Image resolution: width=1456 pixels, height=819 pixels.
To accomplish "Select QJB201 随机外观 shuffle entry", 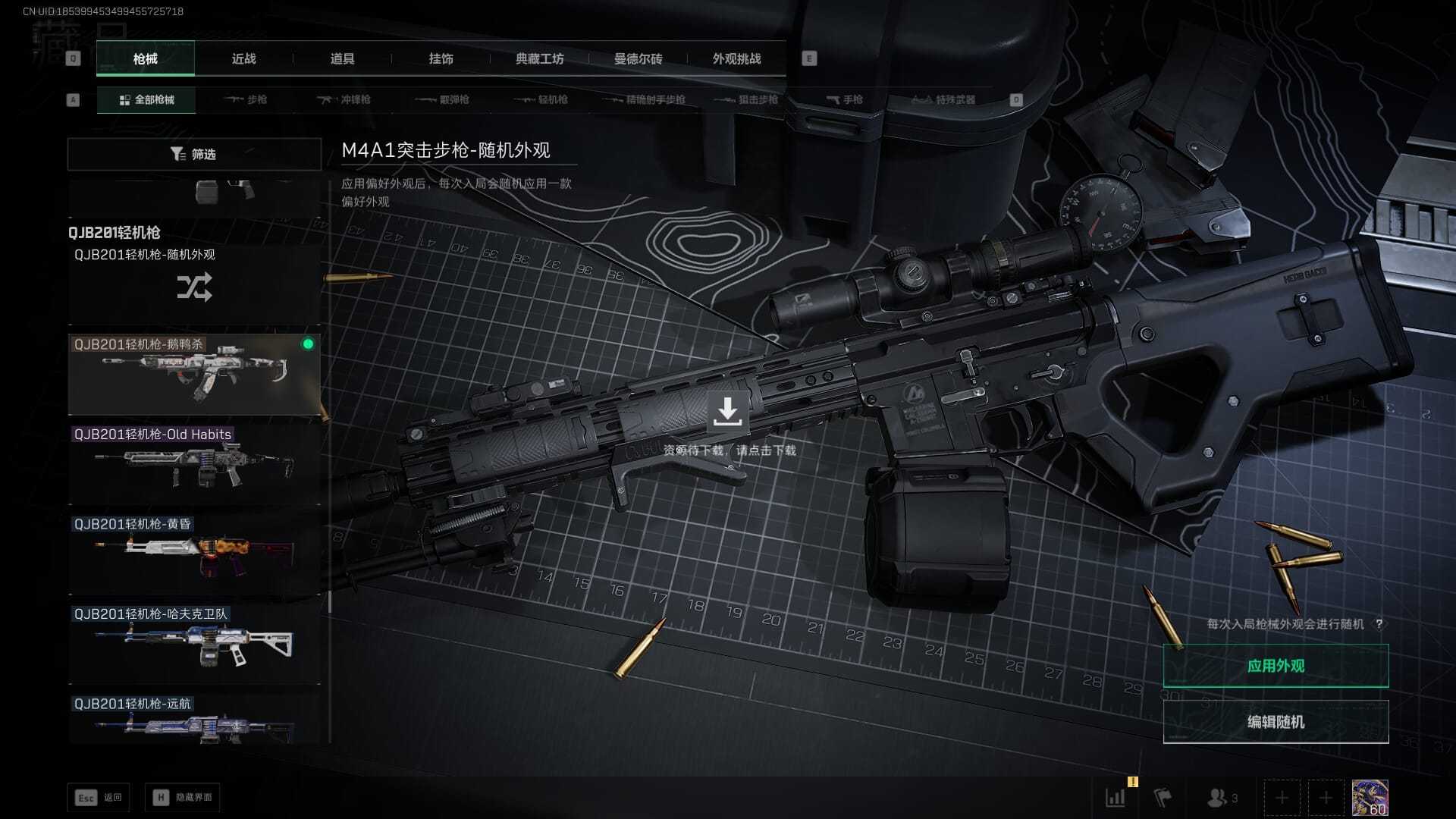I will [194, 286].
